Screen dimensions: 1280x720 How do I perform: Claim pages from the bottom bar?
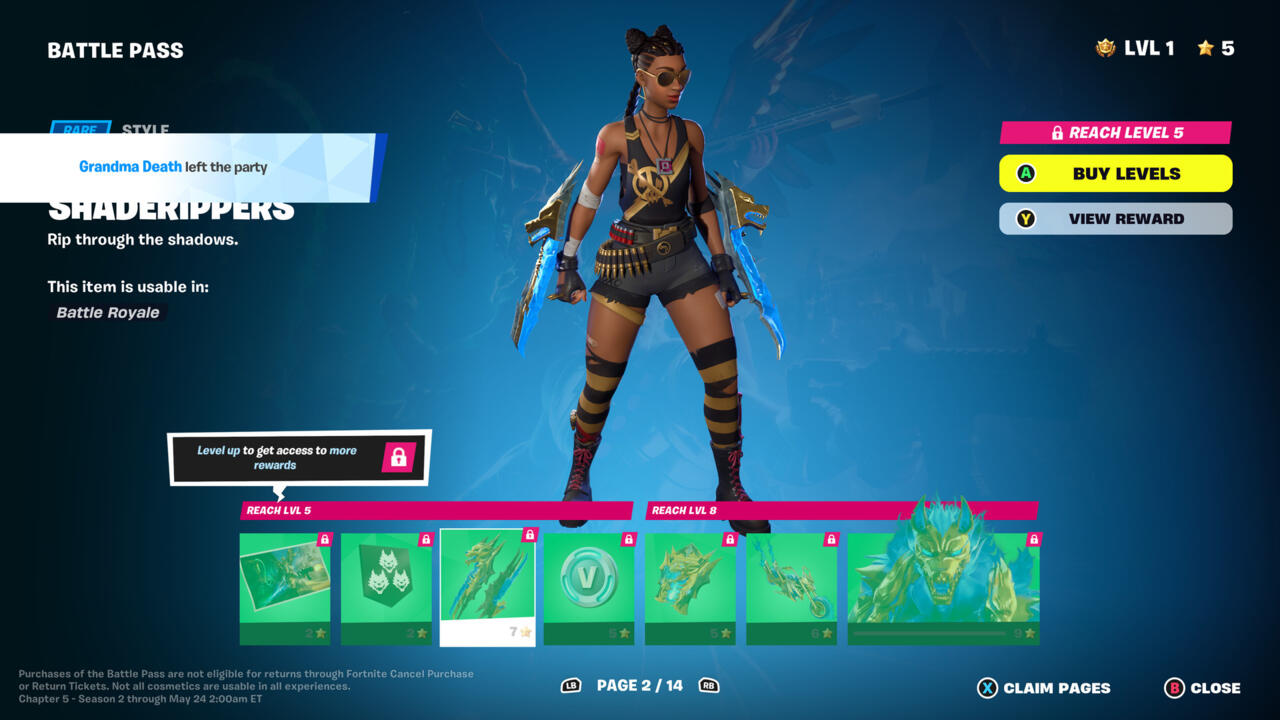(x=1044, y=688)
